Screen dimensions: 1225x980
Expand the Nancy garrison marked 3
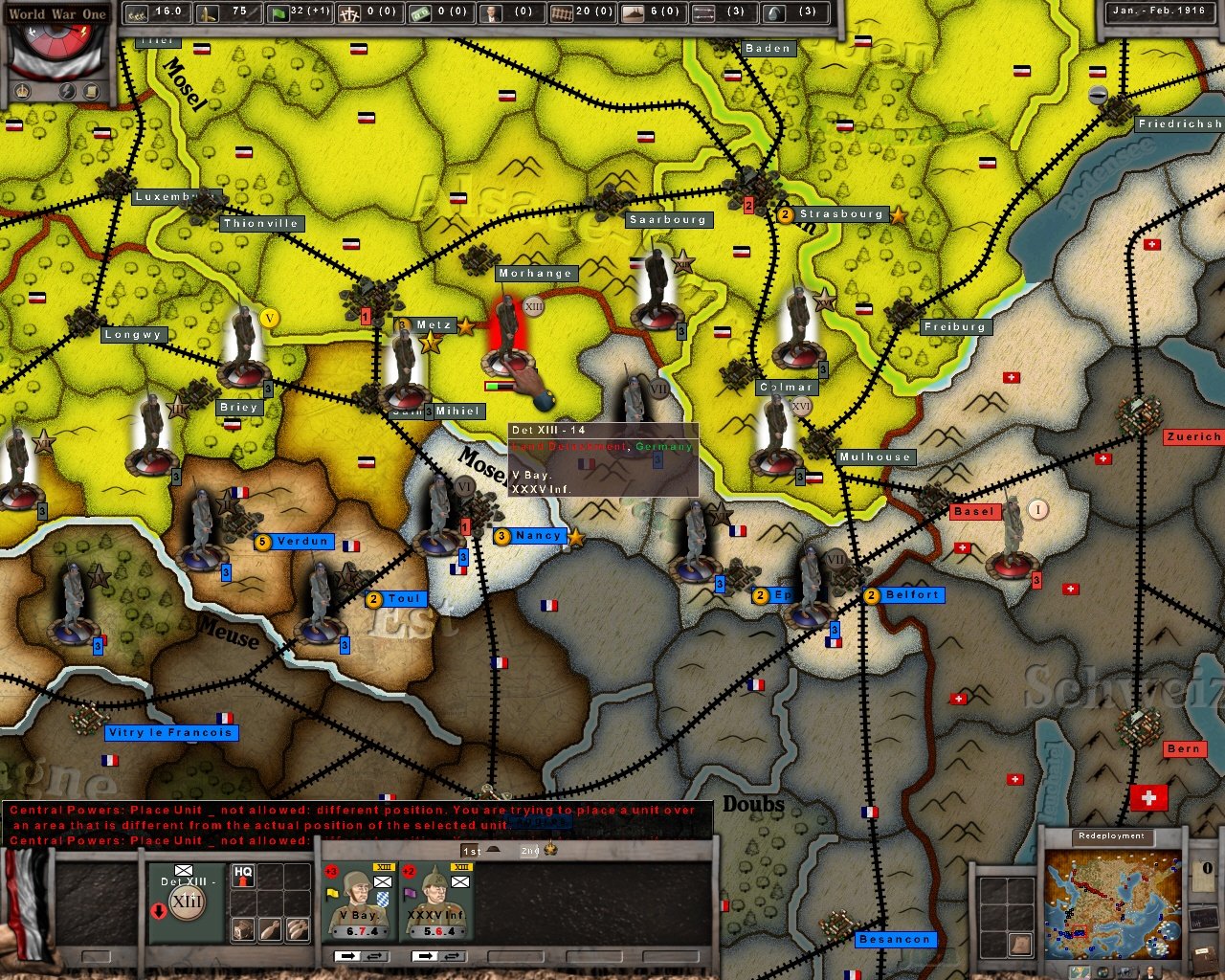coord(501,536)
